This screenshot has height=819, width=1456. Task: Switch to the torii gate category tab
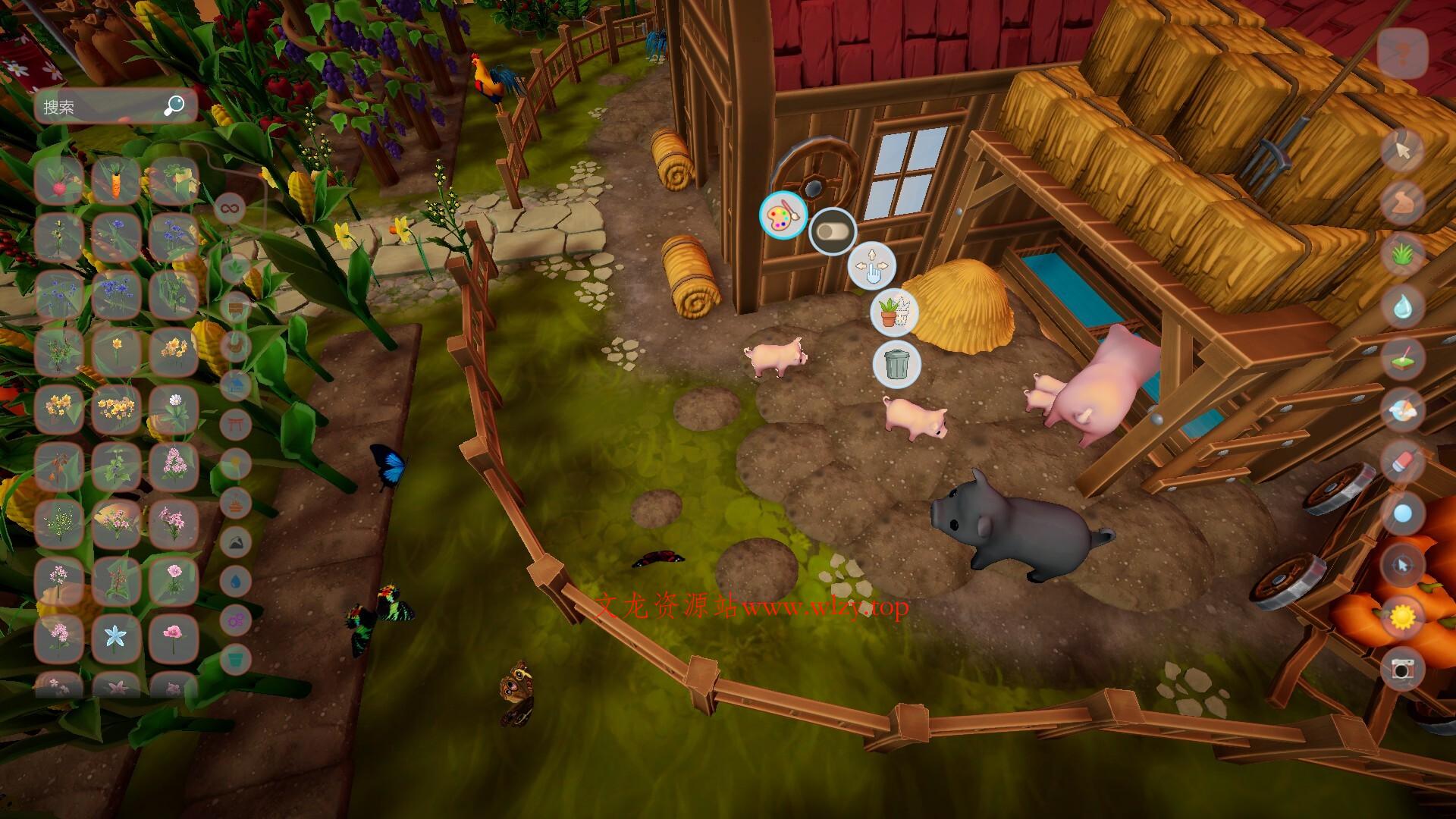[x=235, y=422]
